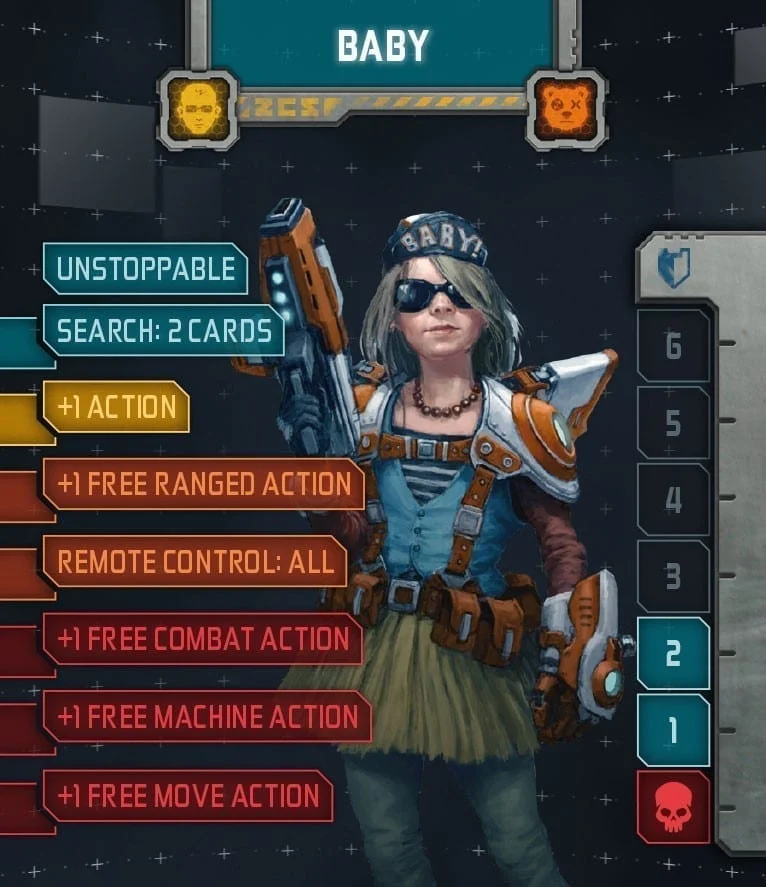Screen dimensions: 766x887
Task: Click the red skull slot
Action: (673, 807)
